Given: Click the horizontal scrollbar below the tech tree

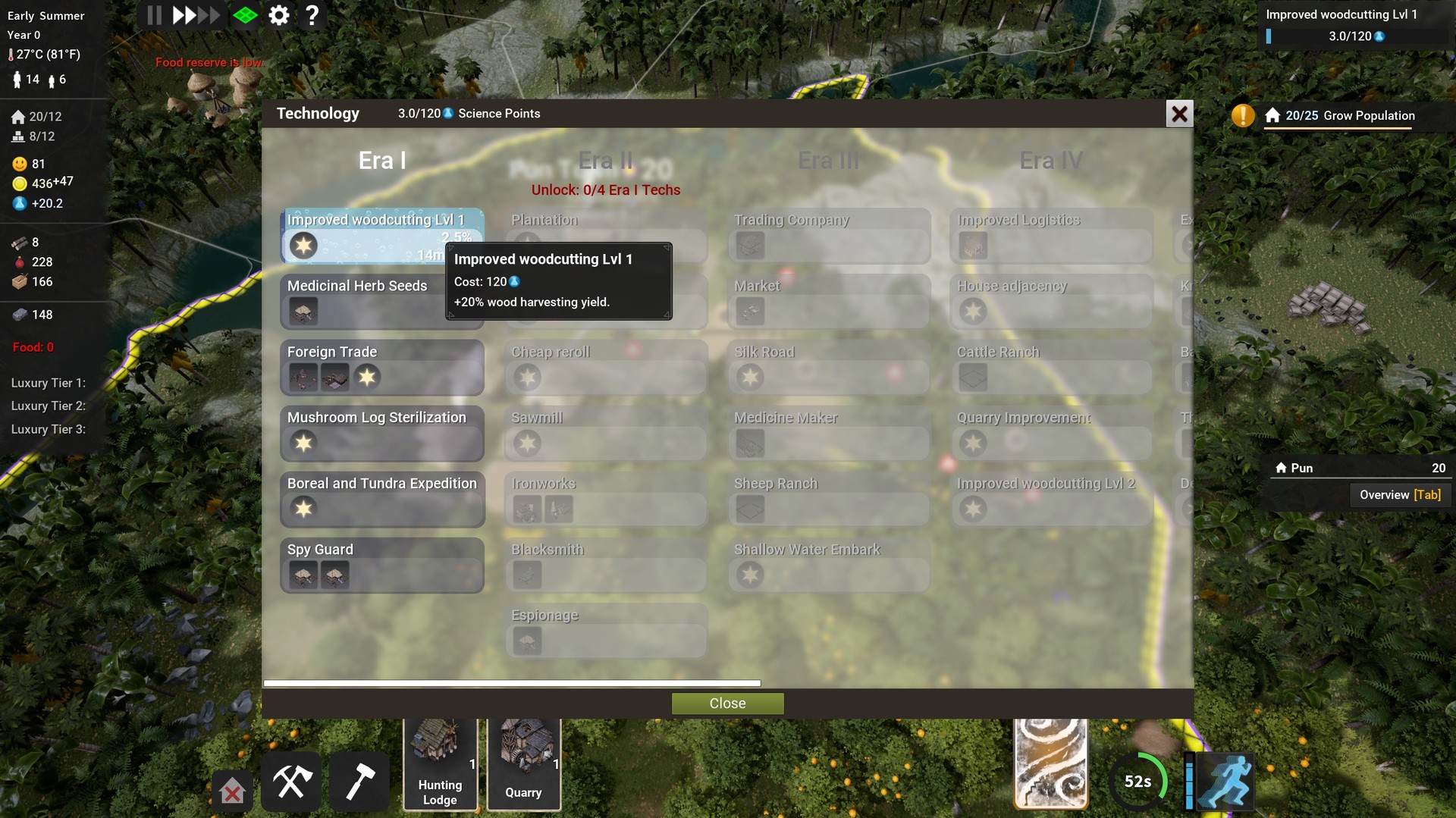Looking at the screenshot, I should click(x=512, y=682).
